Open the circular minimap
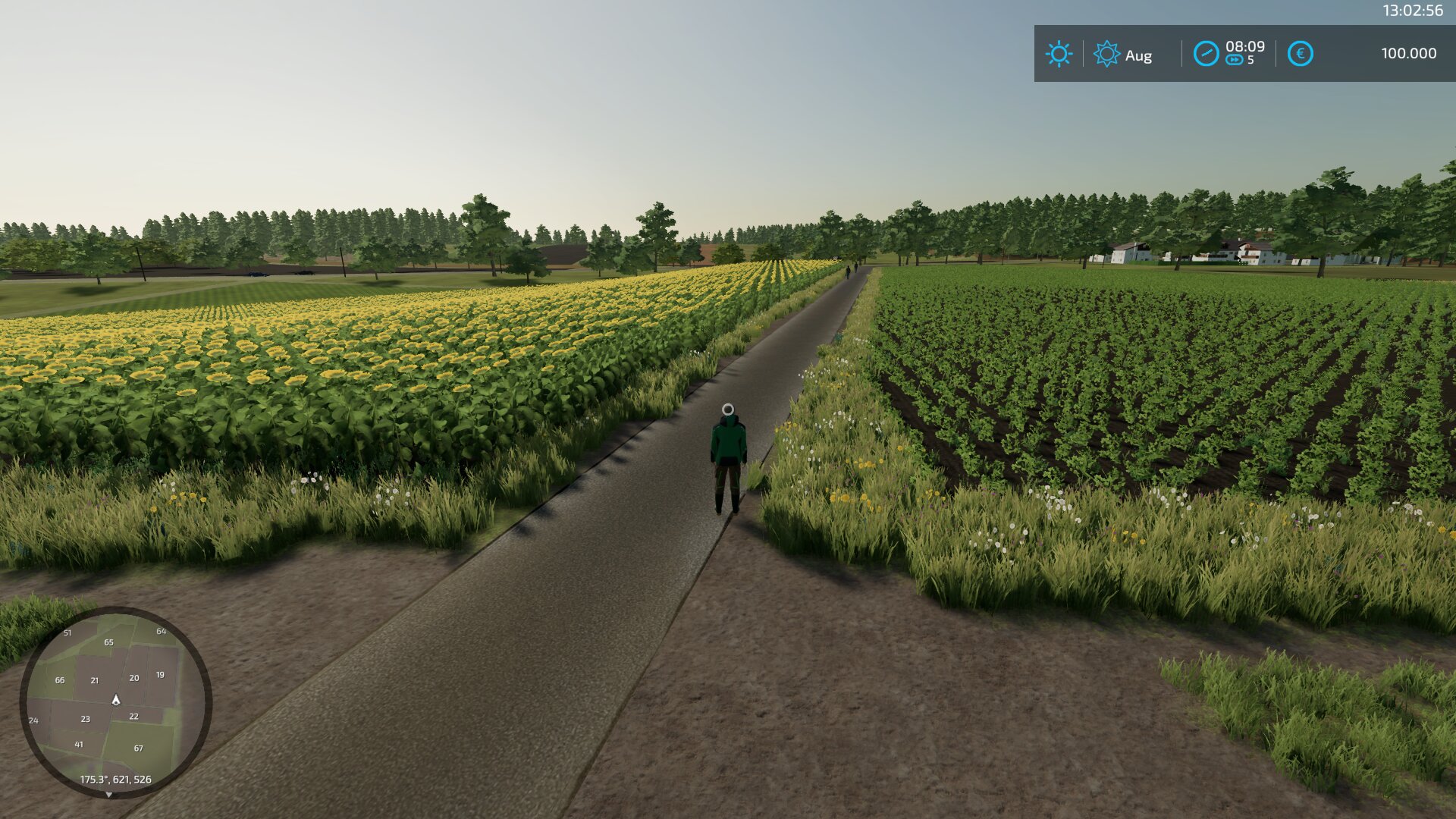The height and width of the screenshot is (819, 1456). 115,702
